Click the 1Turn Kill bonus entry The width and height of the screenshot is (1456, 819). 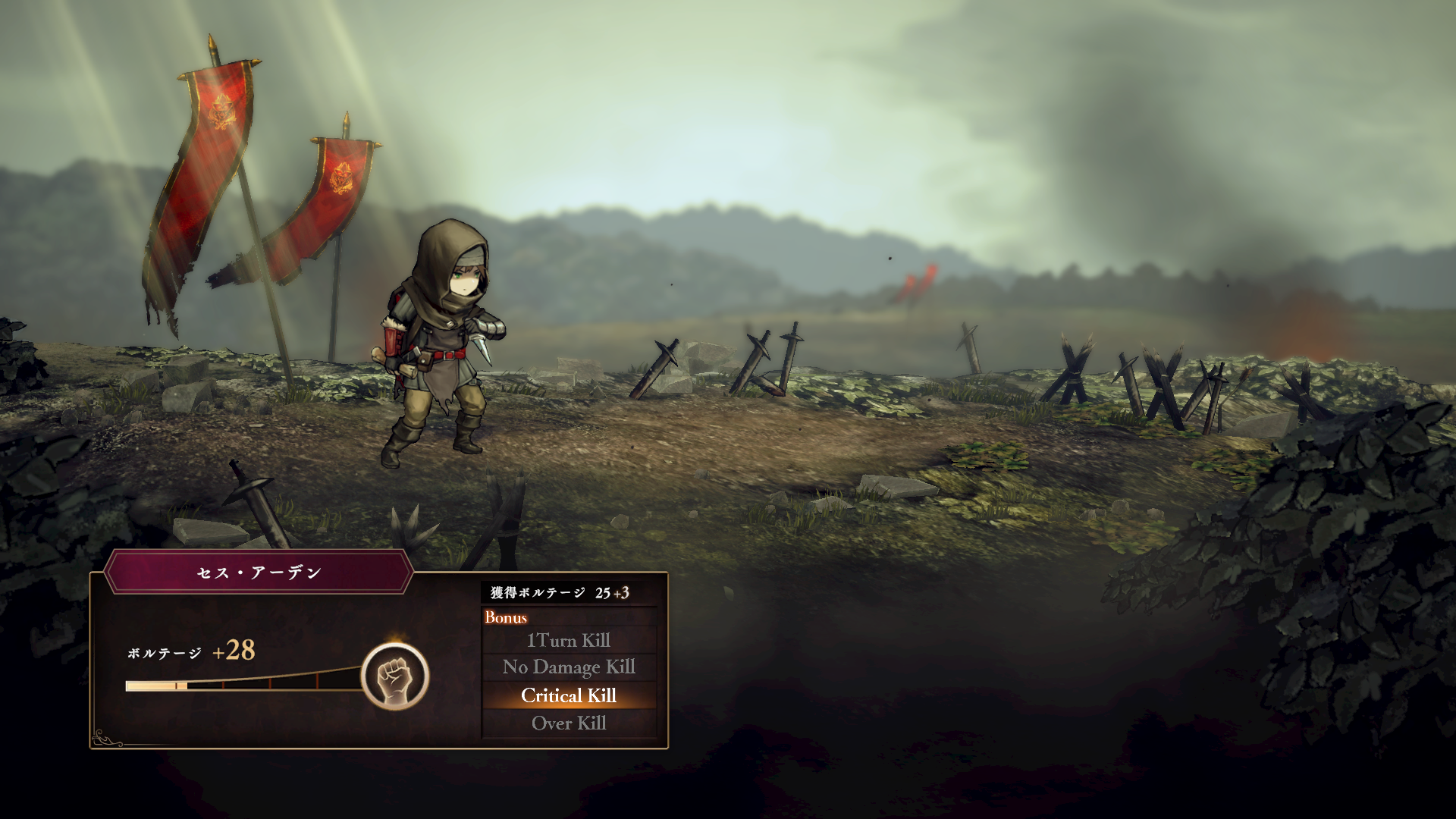(x=569, y=641)
